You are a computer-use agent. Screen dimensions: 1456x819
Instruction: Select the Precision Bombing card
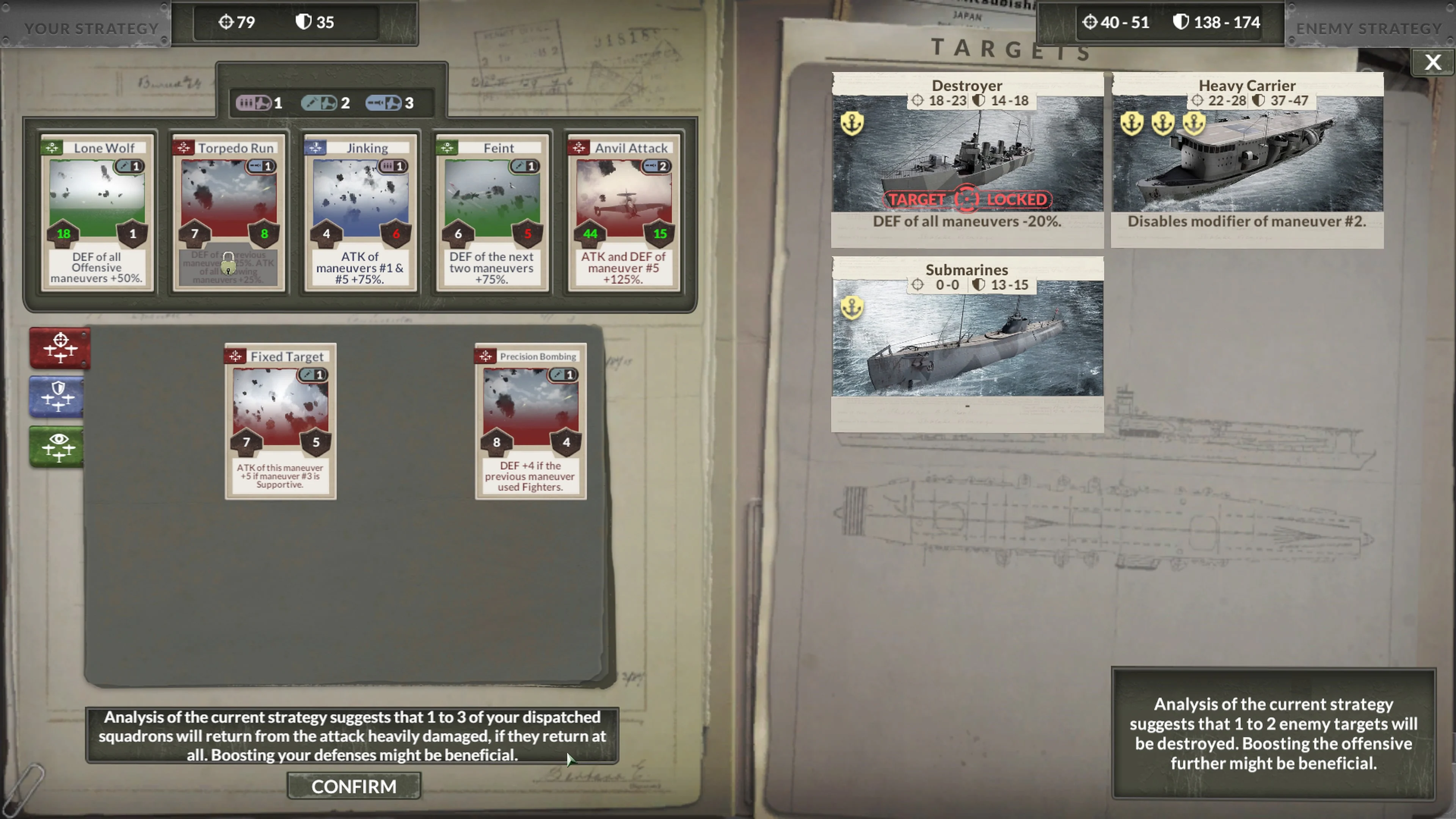530,421
